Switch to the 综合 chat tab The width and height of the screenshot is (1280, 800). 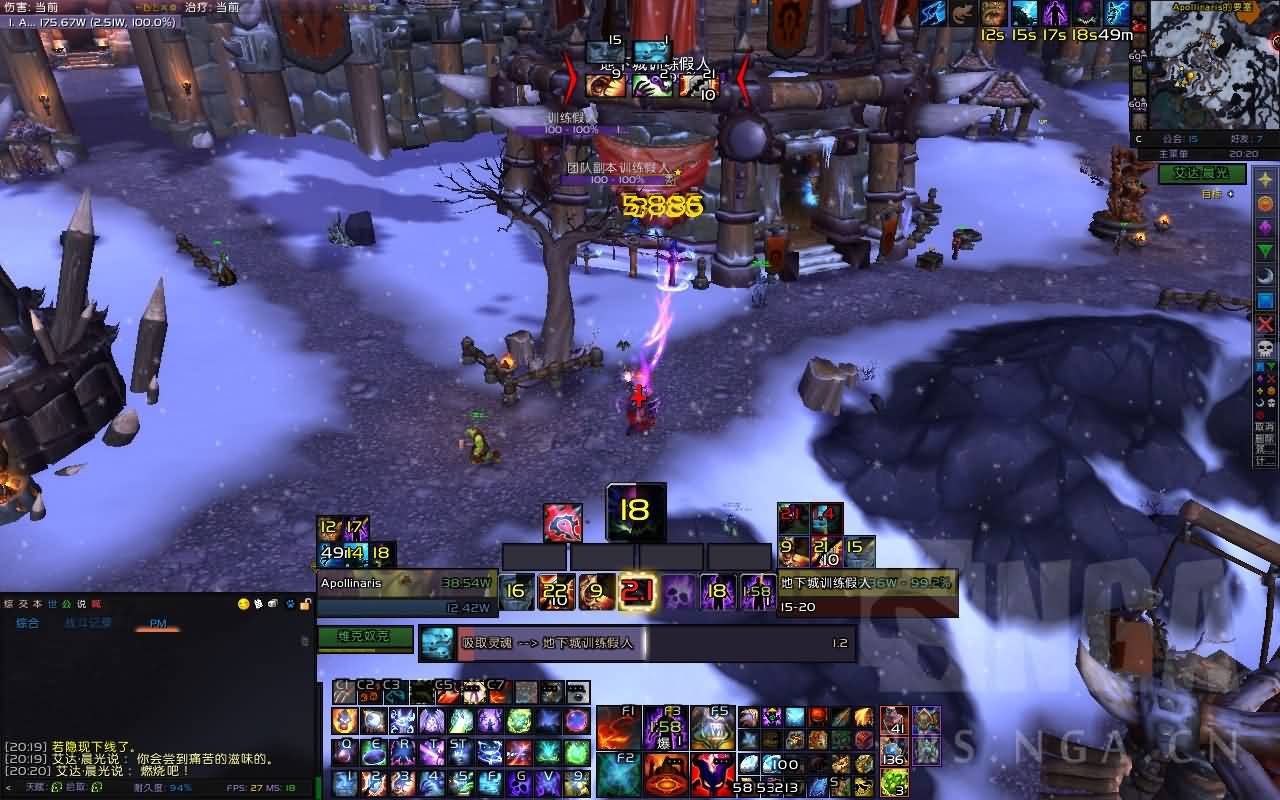click(27, 623)
